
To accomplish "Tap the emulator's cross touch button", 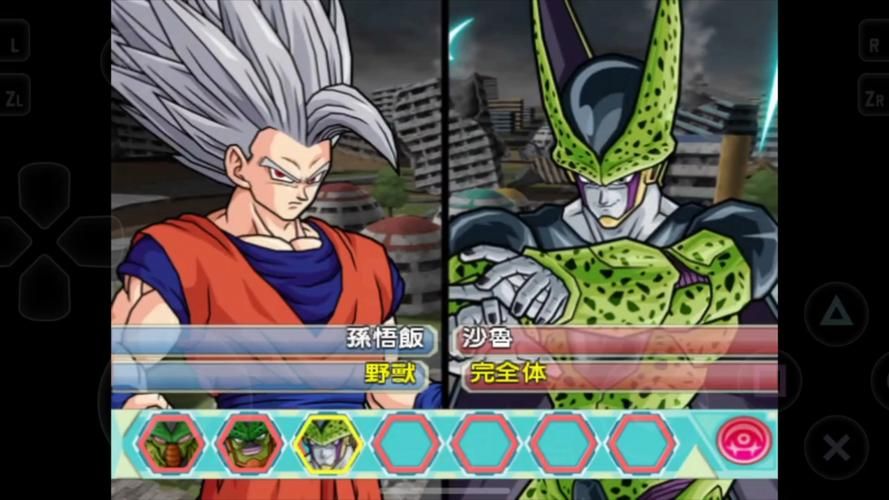I will tap(836, 446).
